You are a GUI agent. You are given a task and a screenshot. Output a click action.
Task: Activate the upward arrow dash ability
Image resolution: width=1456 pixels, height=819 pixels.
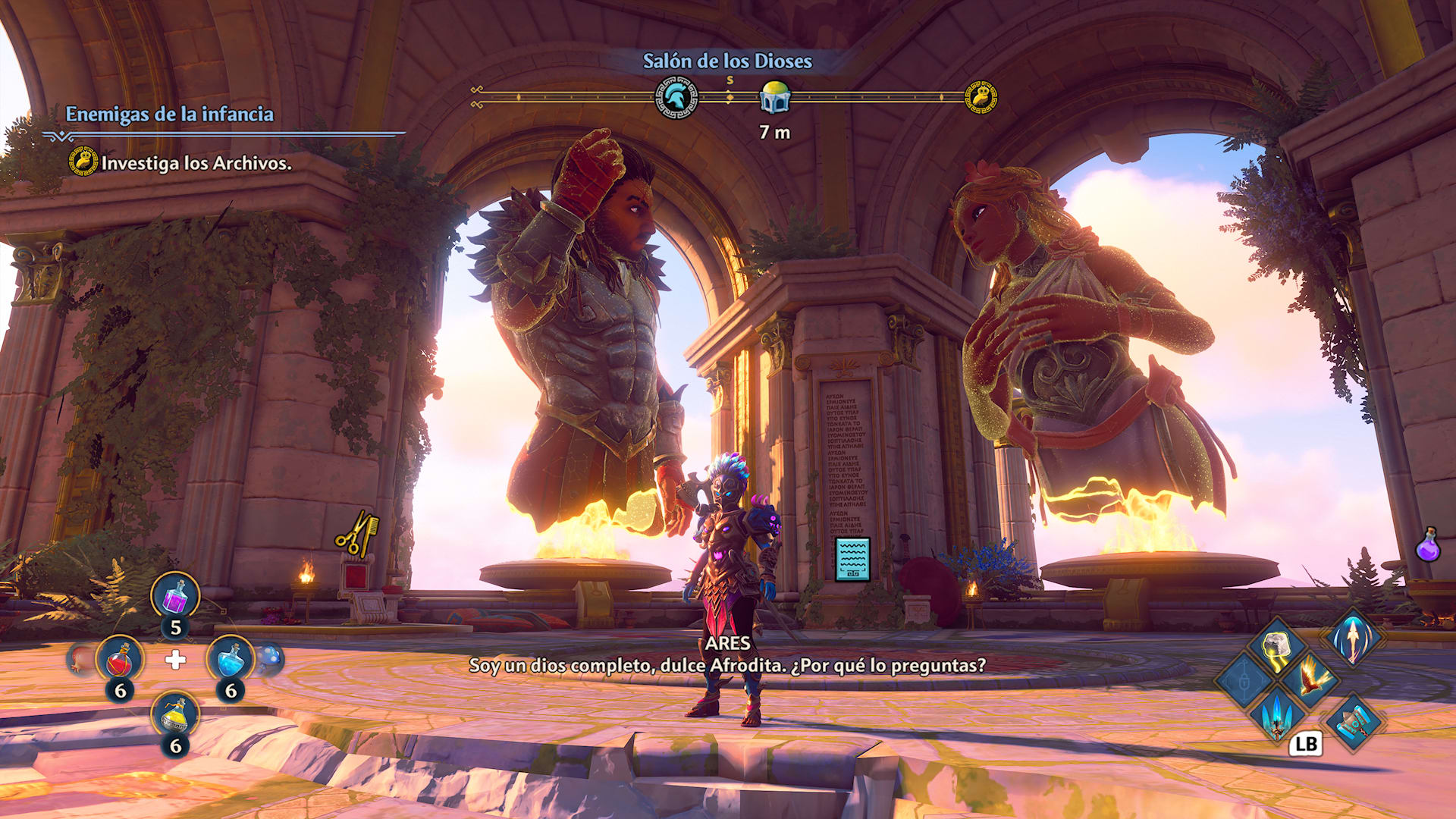coord(1353,637)
